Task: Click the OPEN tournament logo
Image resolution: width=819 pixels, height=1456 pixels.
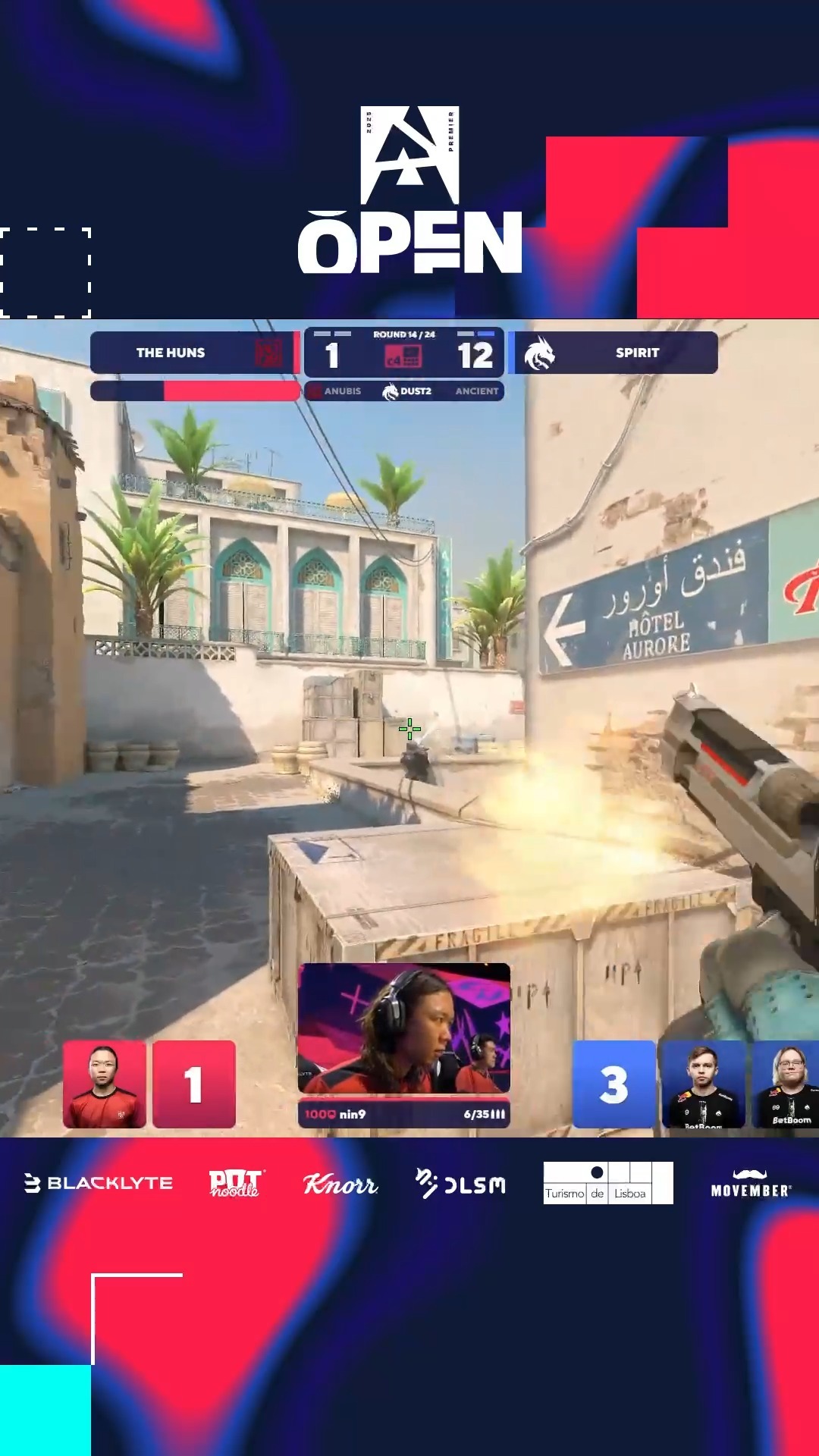Action: click(x=409, y=191)
